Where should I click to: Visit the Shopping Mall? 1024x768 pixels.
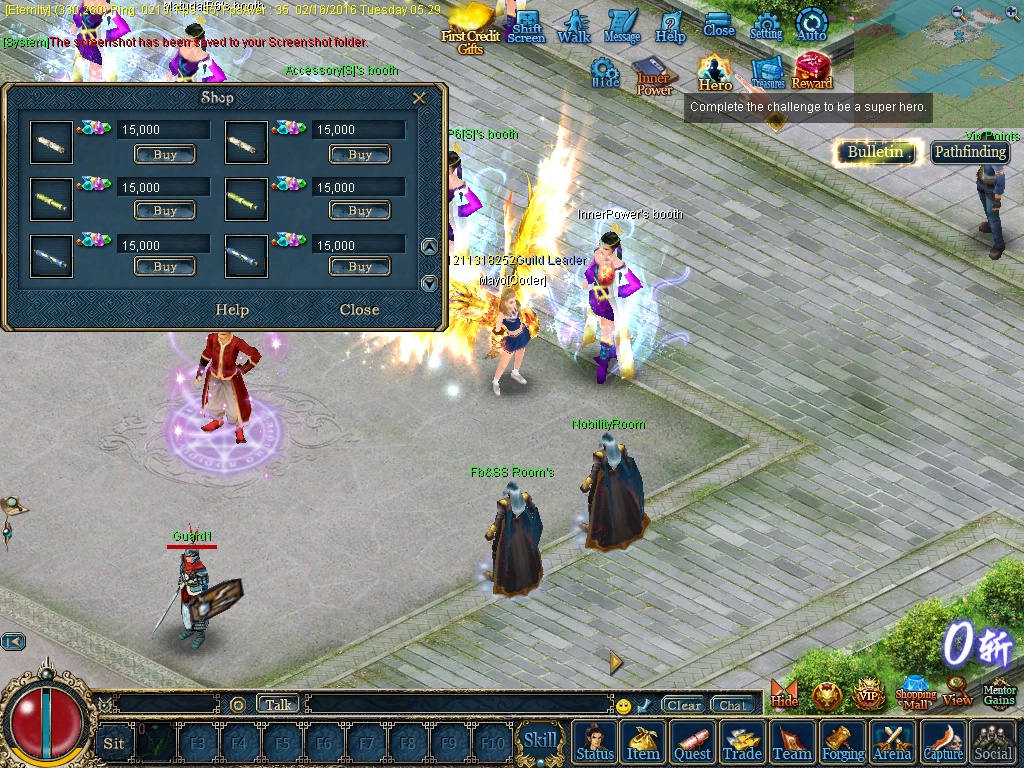(915, 694)
